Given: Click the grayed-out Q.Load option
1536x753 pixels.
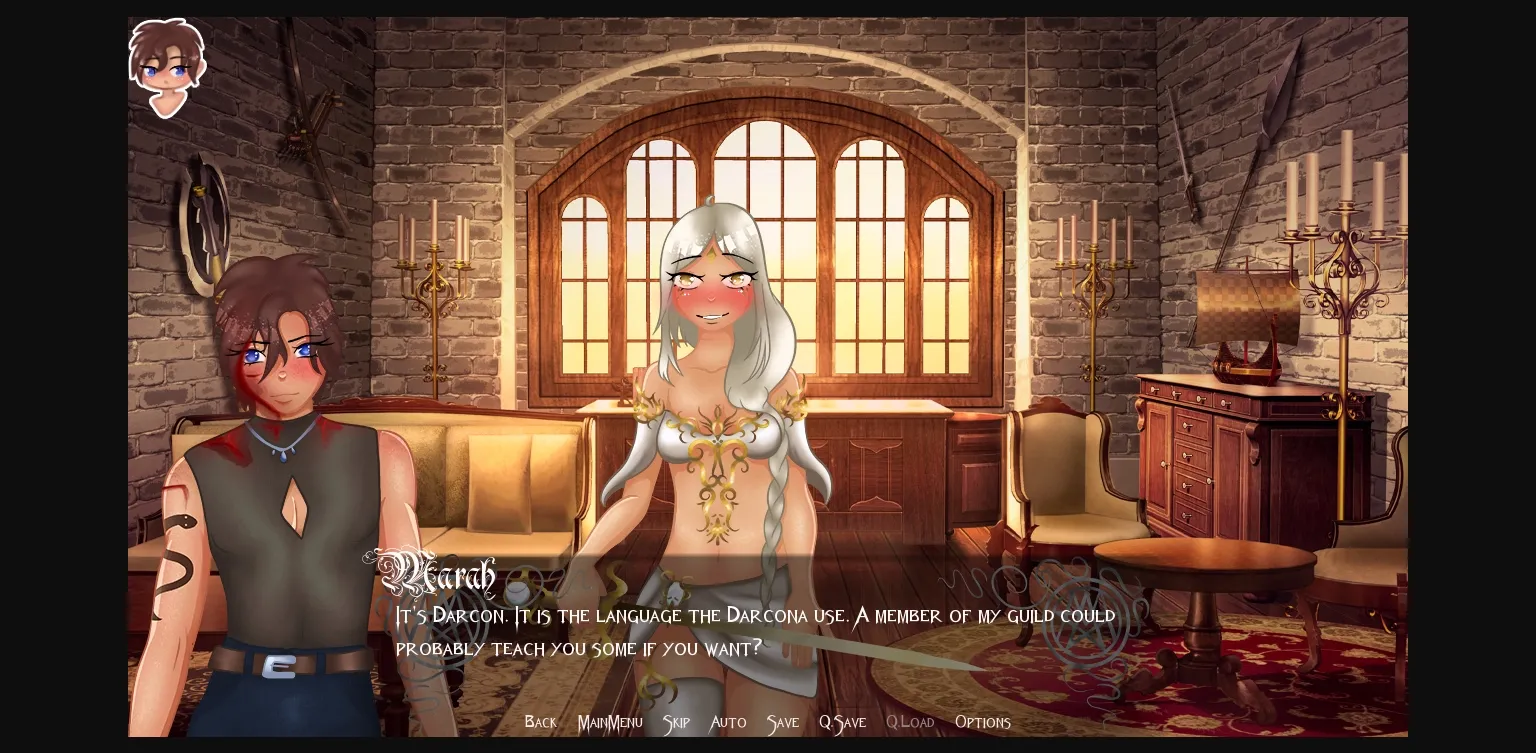Looking at the screenshot, I should 910,722.
